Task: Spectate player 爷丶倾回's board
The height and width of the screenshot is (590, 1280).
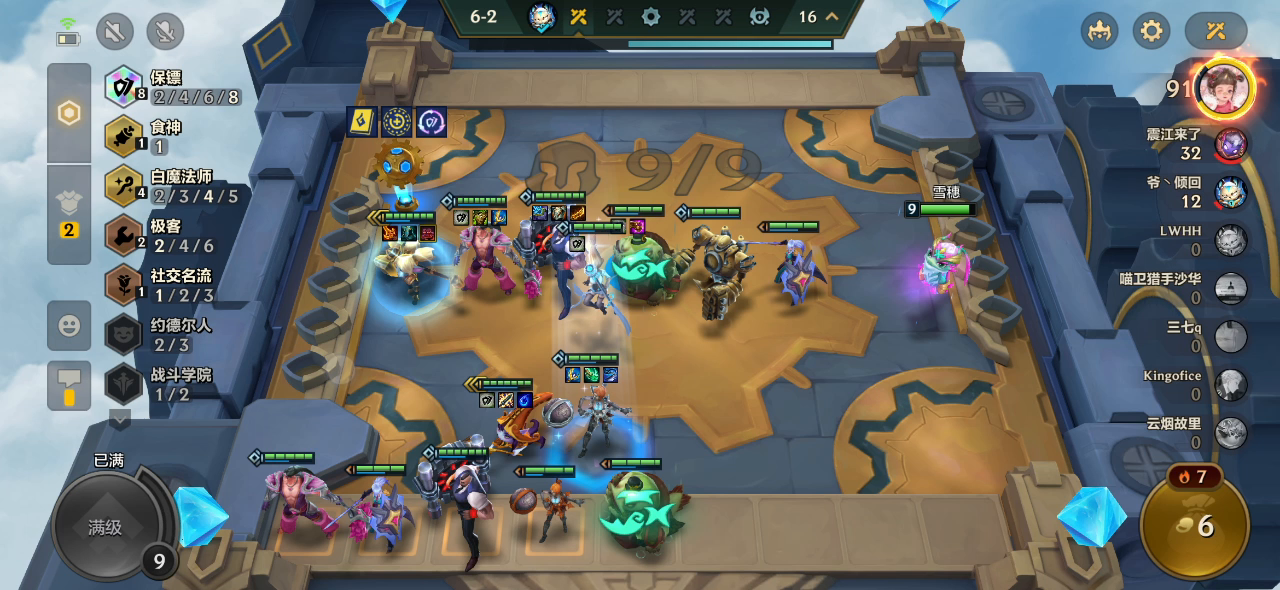Action: pos(1230,192)
